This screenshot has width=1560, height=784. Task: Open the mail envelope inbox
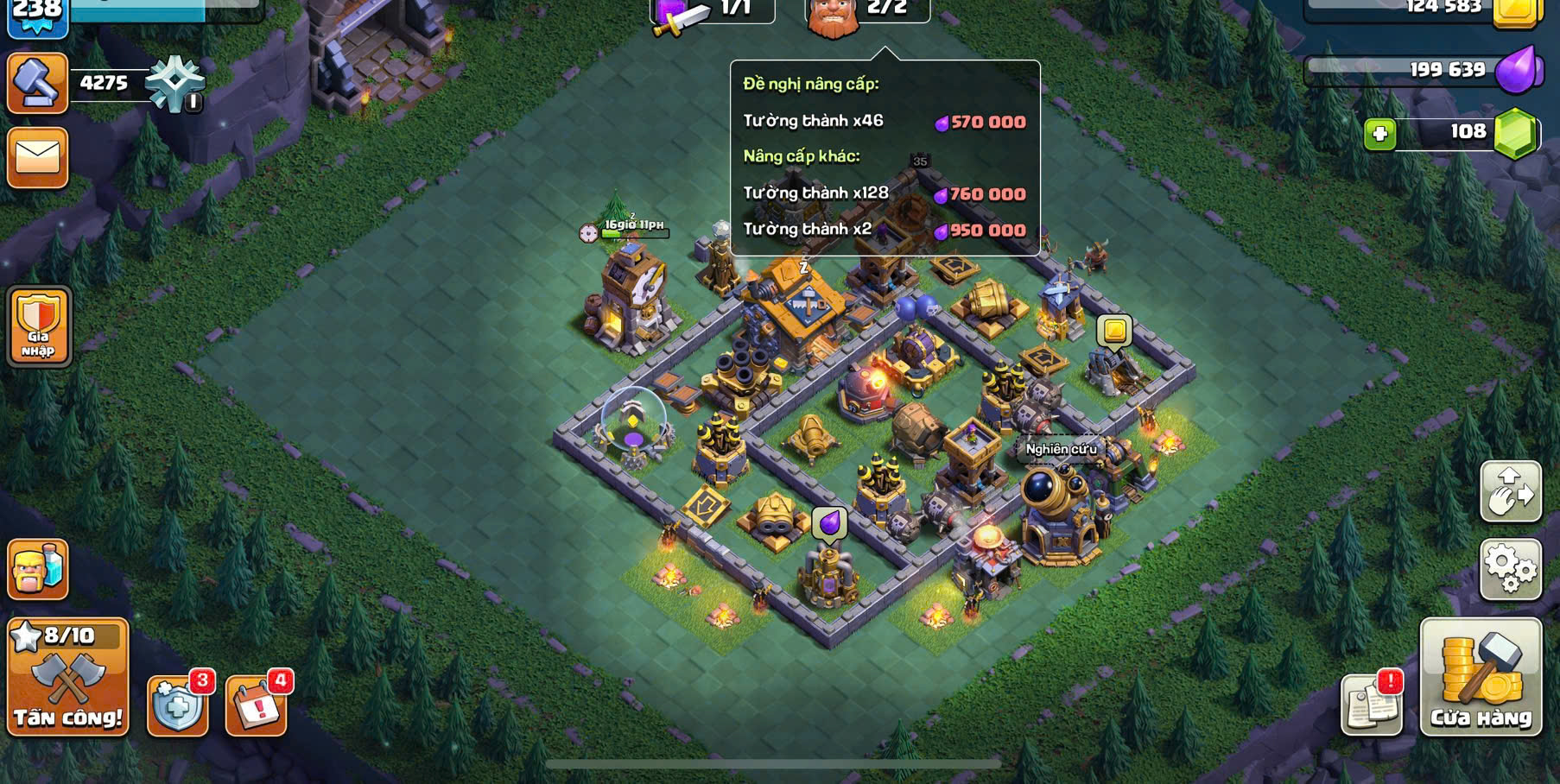(x=37, y=157)
